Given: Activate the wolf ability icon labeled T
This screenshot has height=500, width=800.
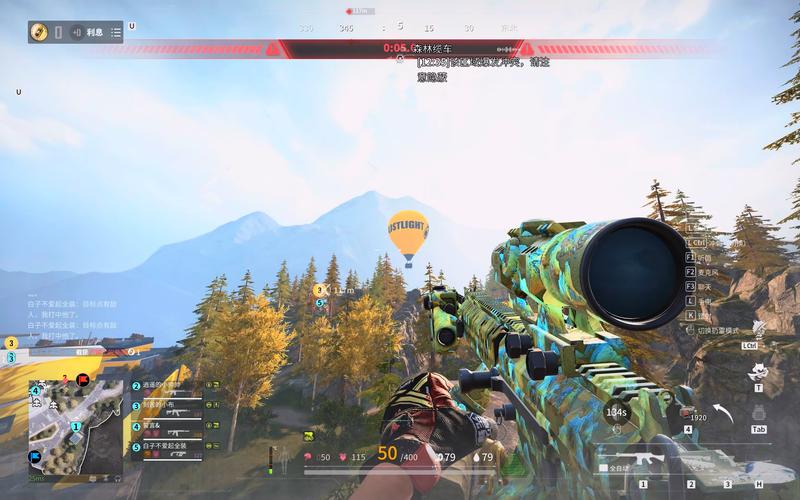Looking at the screenshot, I should (x=757, y=372).
